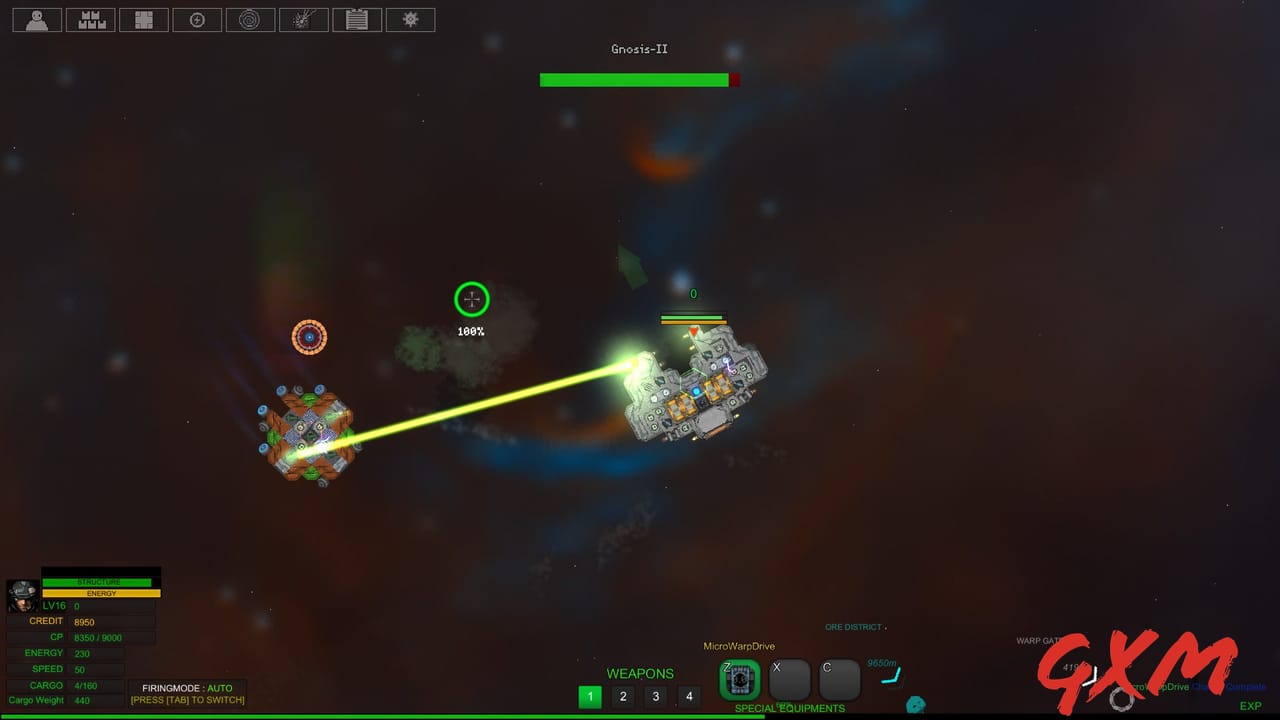Enable weapon slot 3

pos(656,696)
